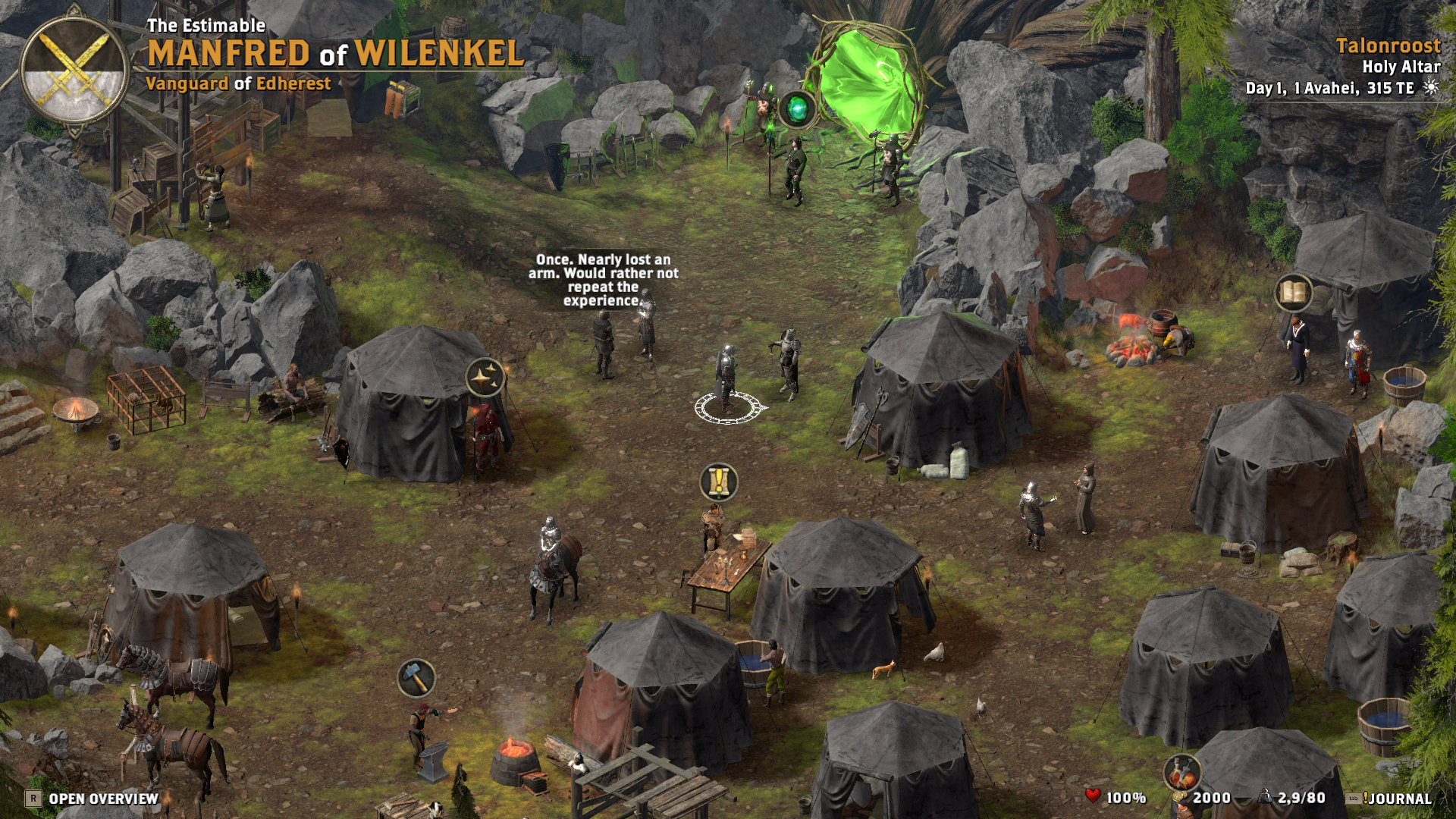Click the gold coin counter icon
Image resolution: width=1456 pixels, height=819 pixels.
[1178, 796]
